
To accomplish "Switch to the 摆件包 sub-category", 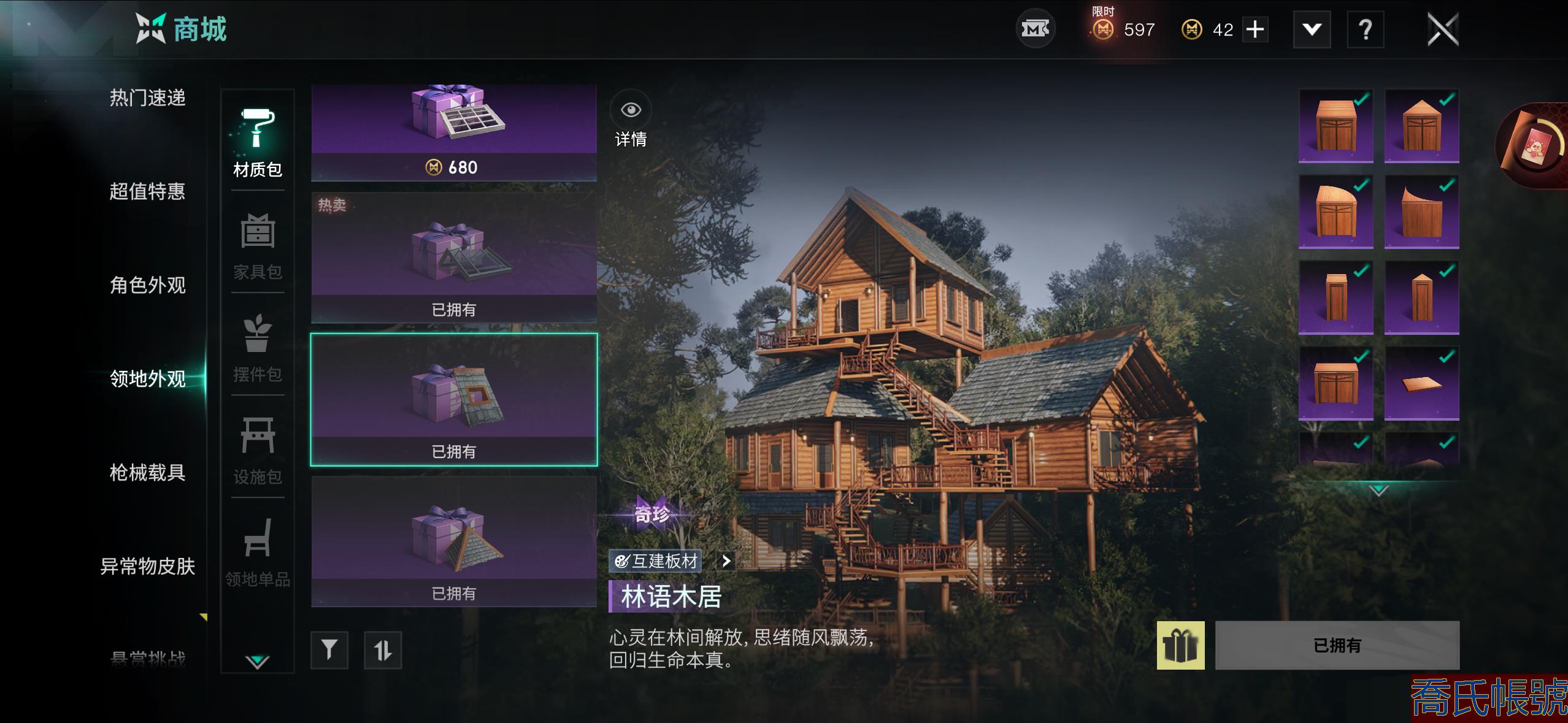I will click(x=258, y=348).
